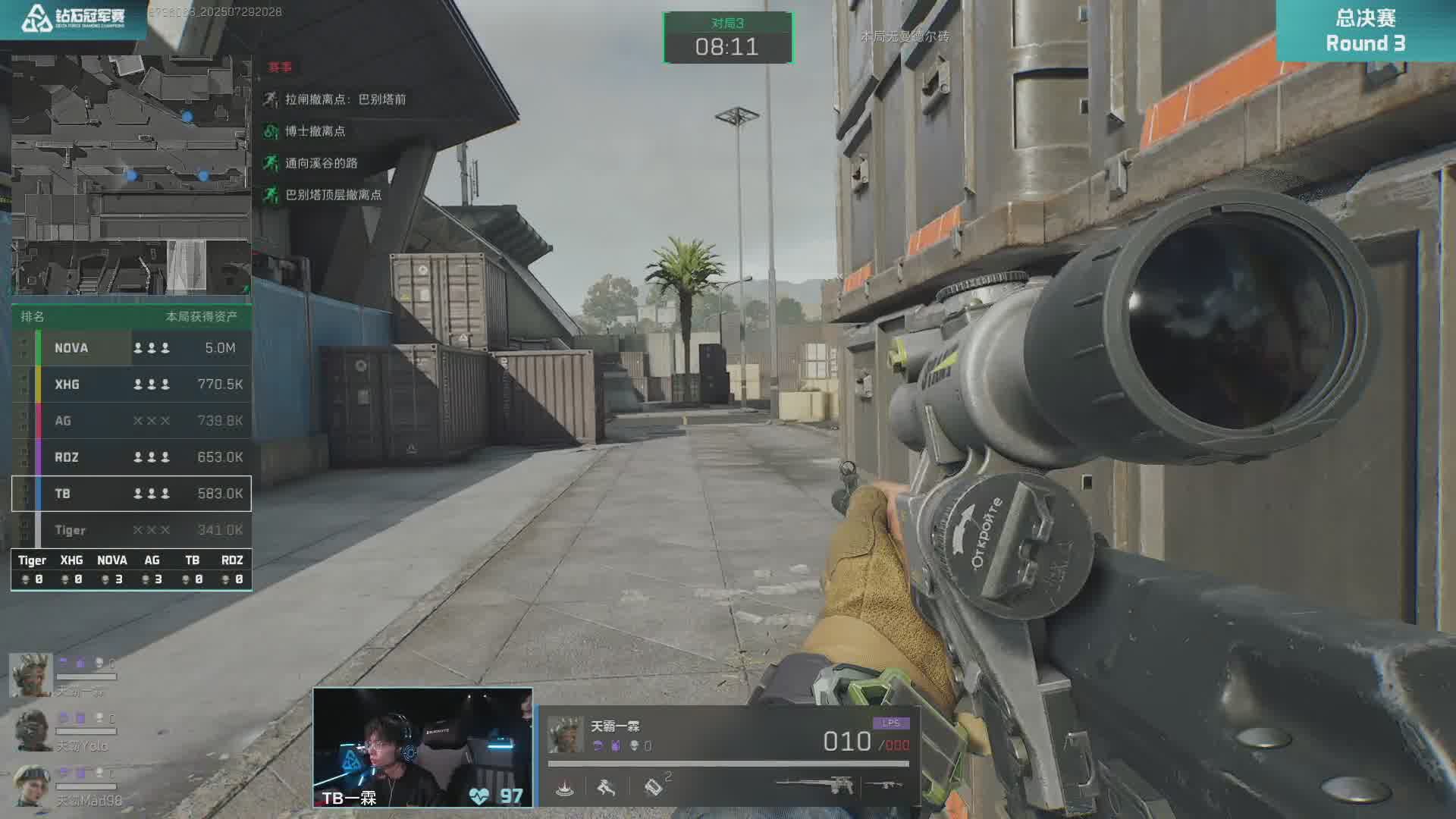This screenshot has width=1456, height=819.
Task: Click the minimap in the top-left corner
Action: coord(130,174)
